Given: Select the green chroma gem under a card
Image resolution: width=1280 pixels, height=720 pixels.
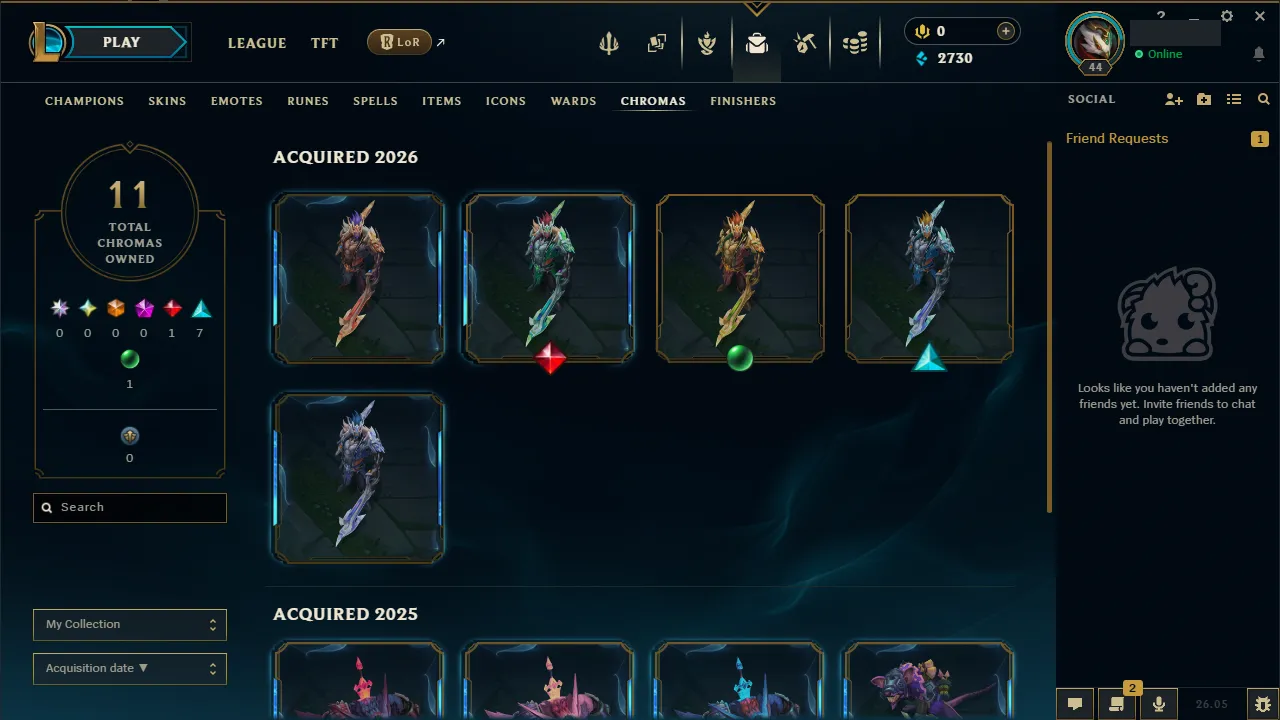Looking at the screenshot, I should (740, 360).
